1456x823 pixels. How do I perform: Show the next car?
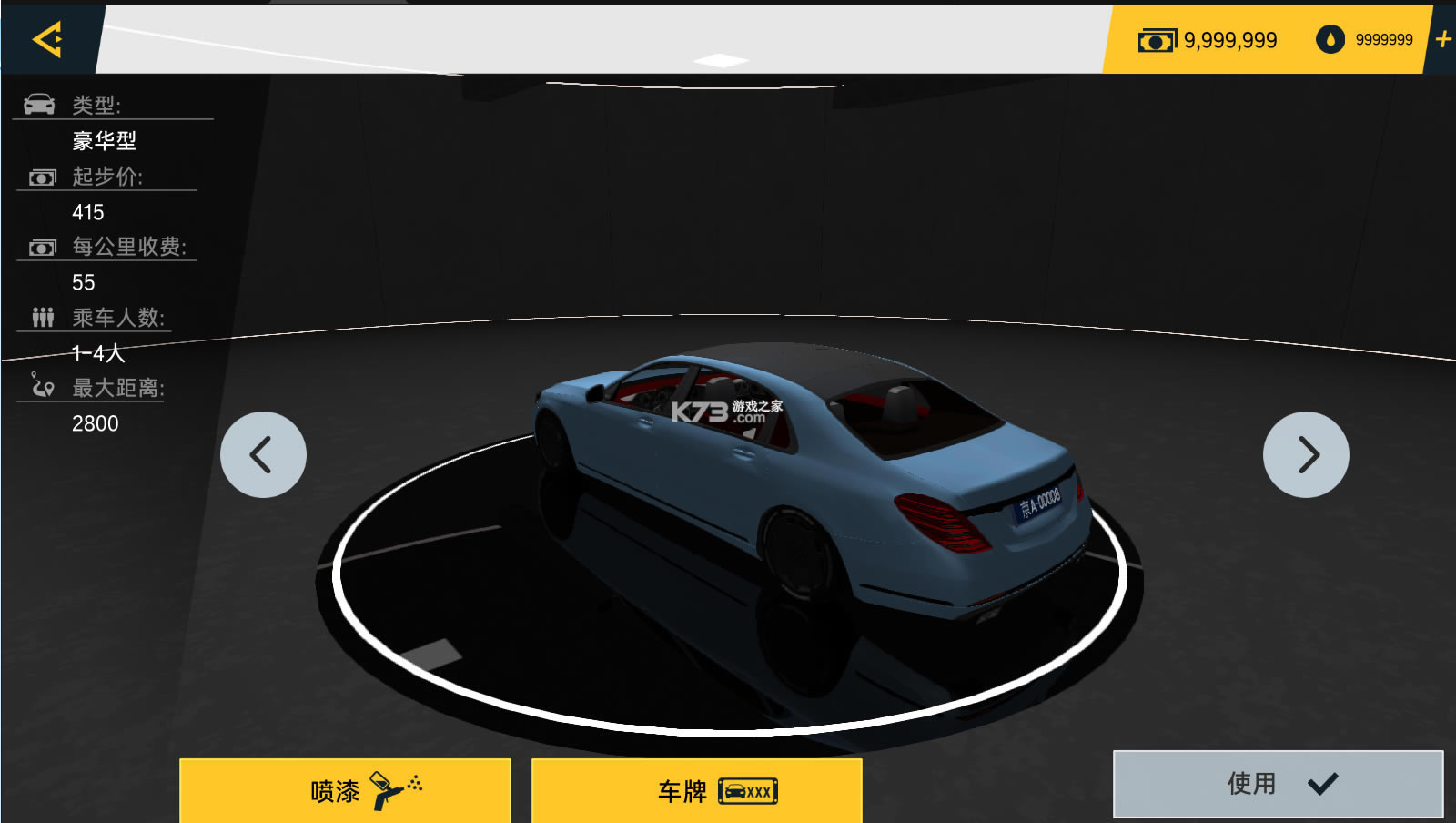pyautogui.click(x=1306, y=454)
